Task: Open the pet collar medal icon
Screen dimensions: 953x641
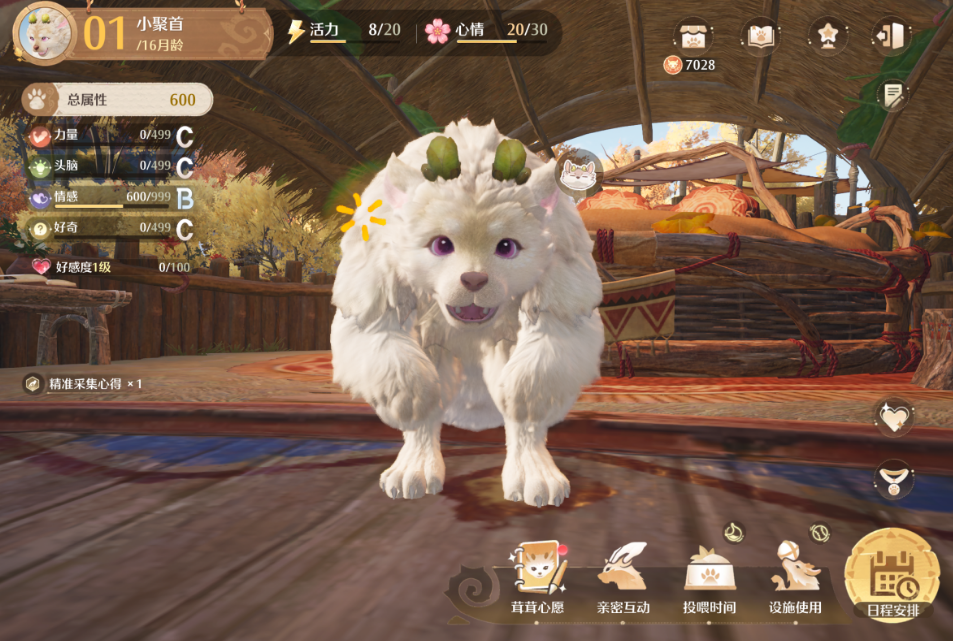Action: pos(892,479)
